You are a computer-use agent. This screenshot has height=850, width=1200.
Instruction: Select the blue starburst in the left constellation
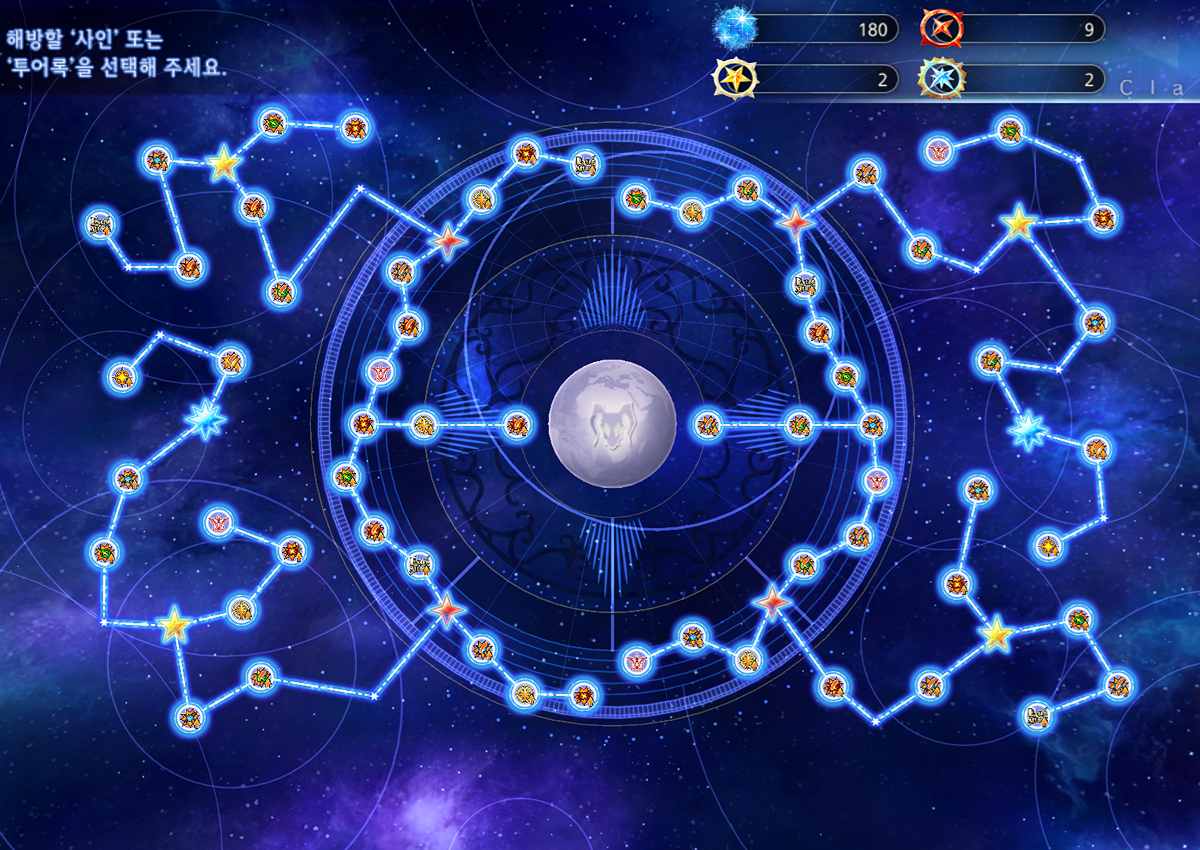coord(205,421)
